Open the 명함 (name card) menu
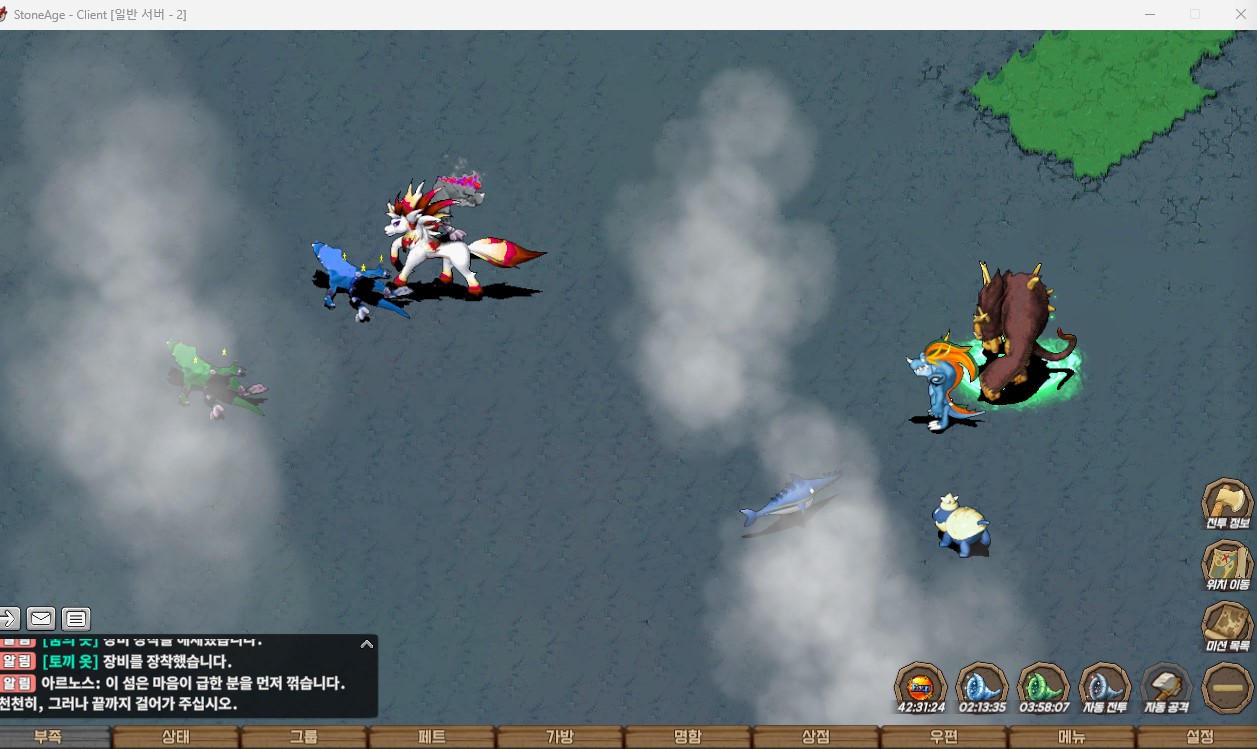 688,737
